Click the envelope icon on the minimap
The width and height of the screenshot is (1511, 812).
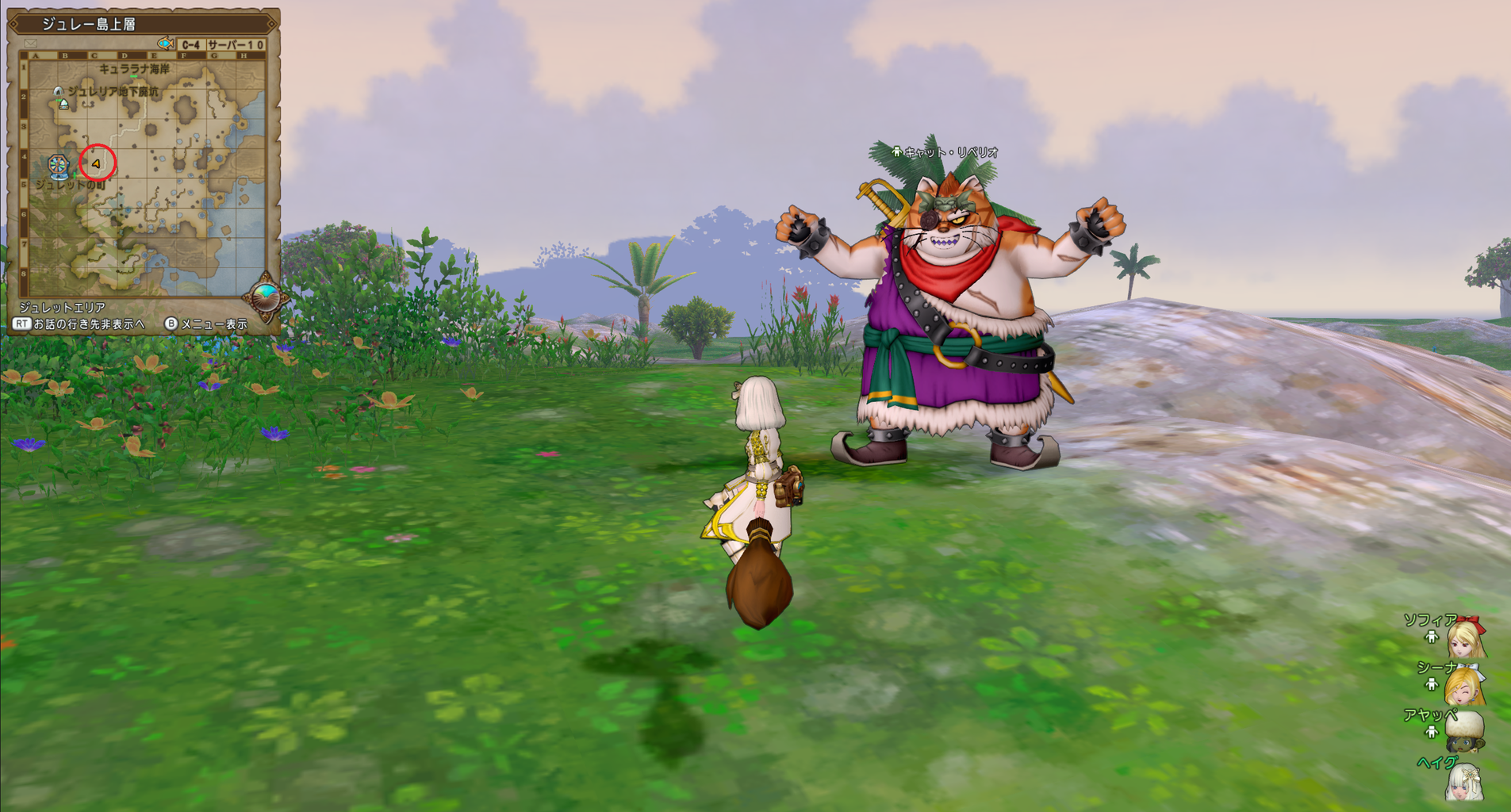31,42
